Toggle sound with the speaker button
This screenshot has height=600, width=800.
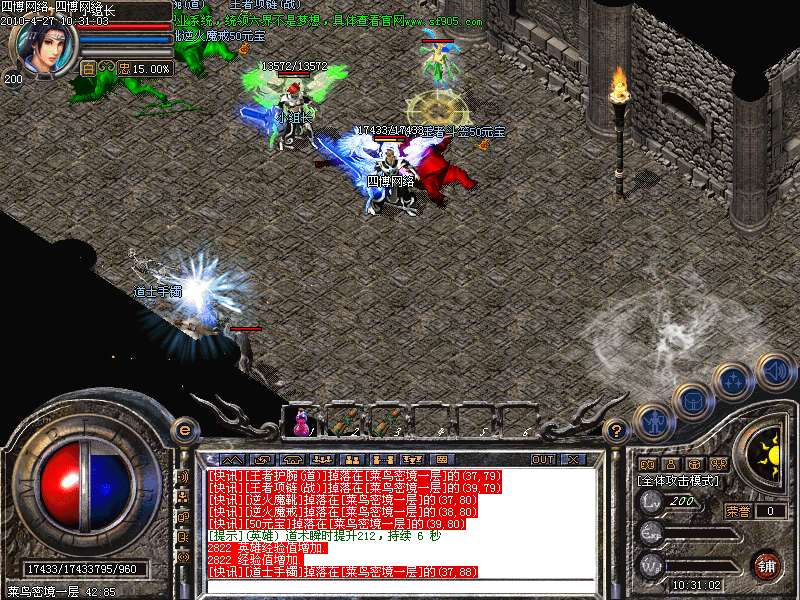pyautogui.click(x=774, y=371)
